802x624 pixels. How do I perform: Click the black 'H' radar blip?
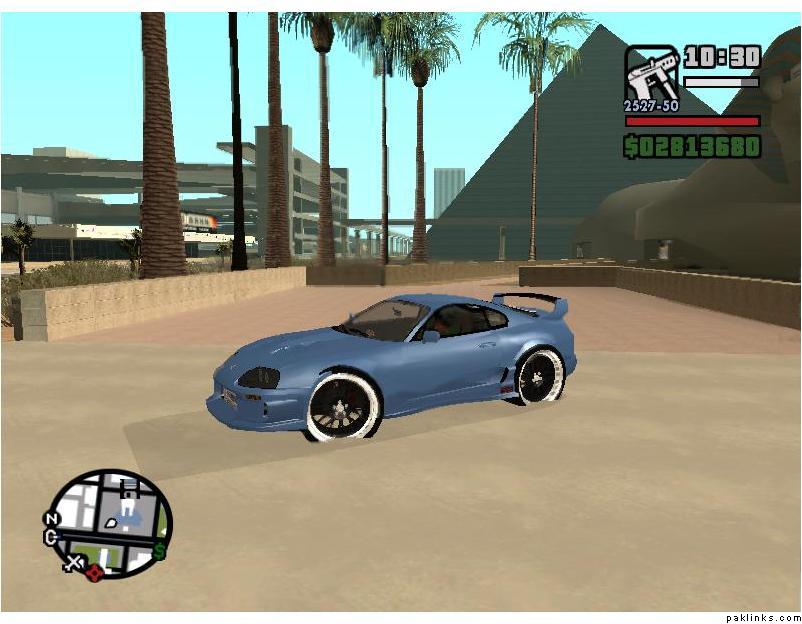[127, 488]
